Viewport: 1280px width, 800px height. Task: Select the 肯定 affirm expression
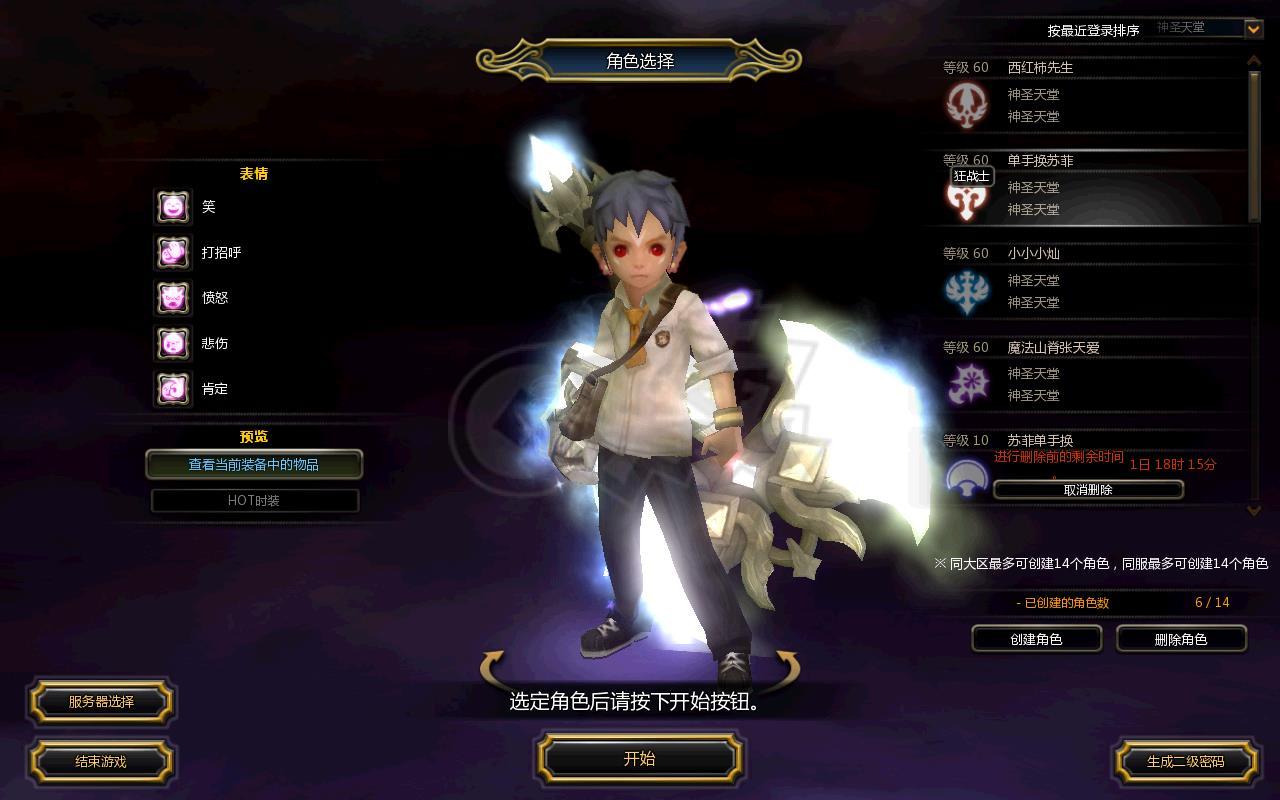[173, 389]
